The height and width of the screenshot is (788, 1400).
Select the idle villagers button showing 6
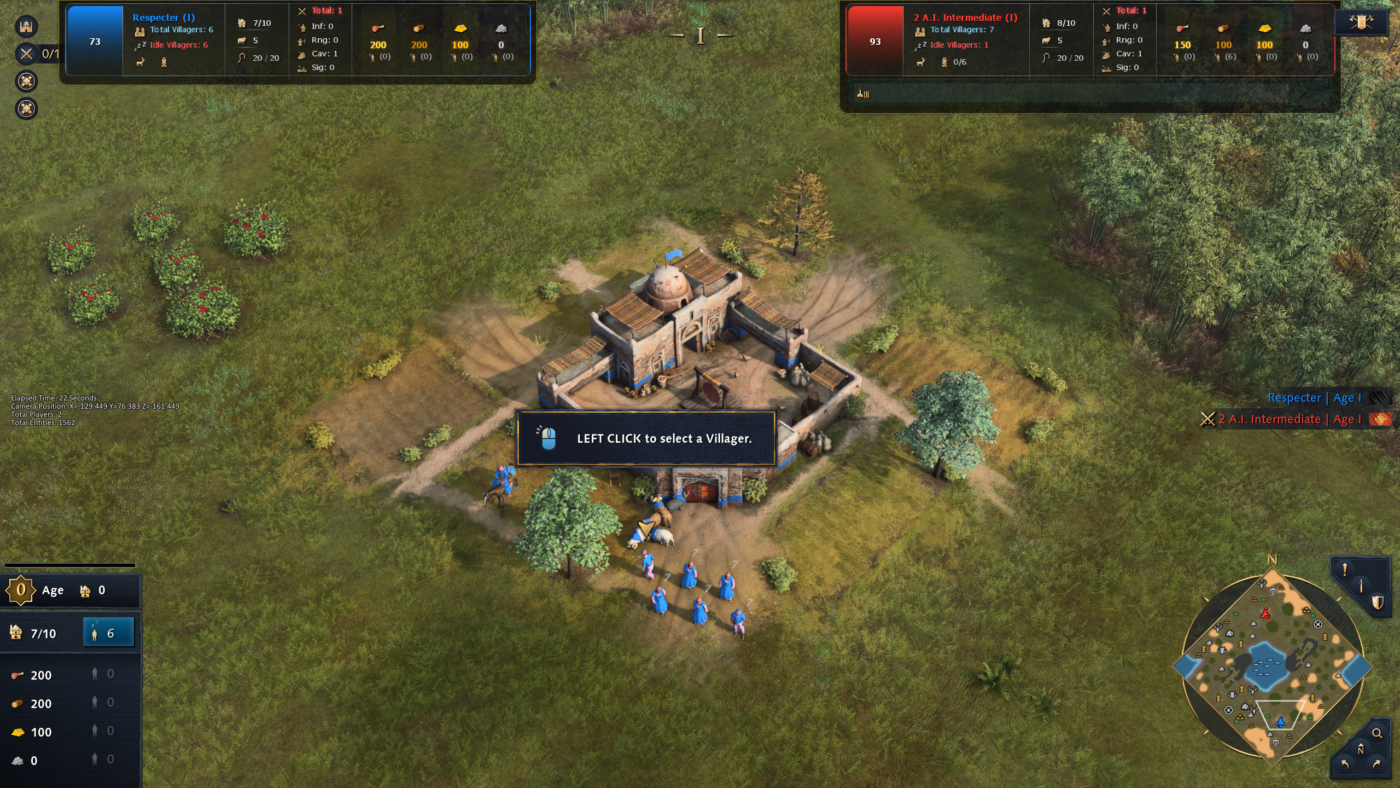tap(108, 632)
